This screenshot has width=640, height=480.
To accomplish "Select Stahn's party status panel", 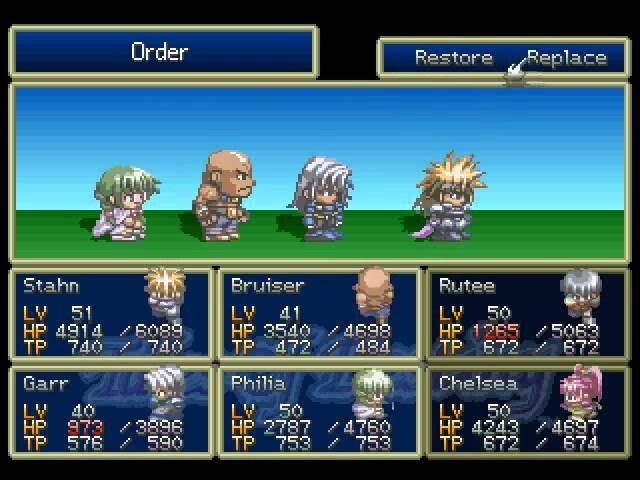I will pyautogui.click(x=111, y=313).
